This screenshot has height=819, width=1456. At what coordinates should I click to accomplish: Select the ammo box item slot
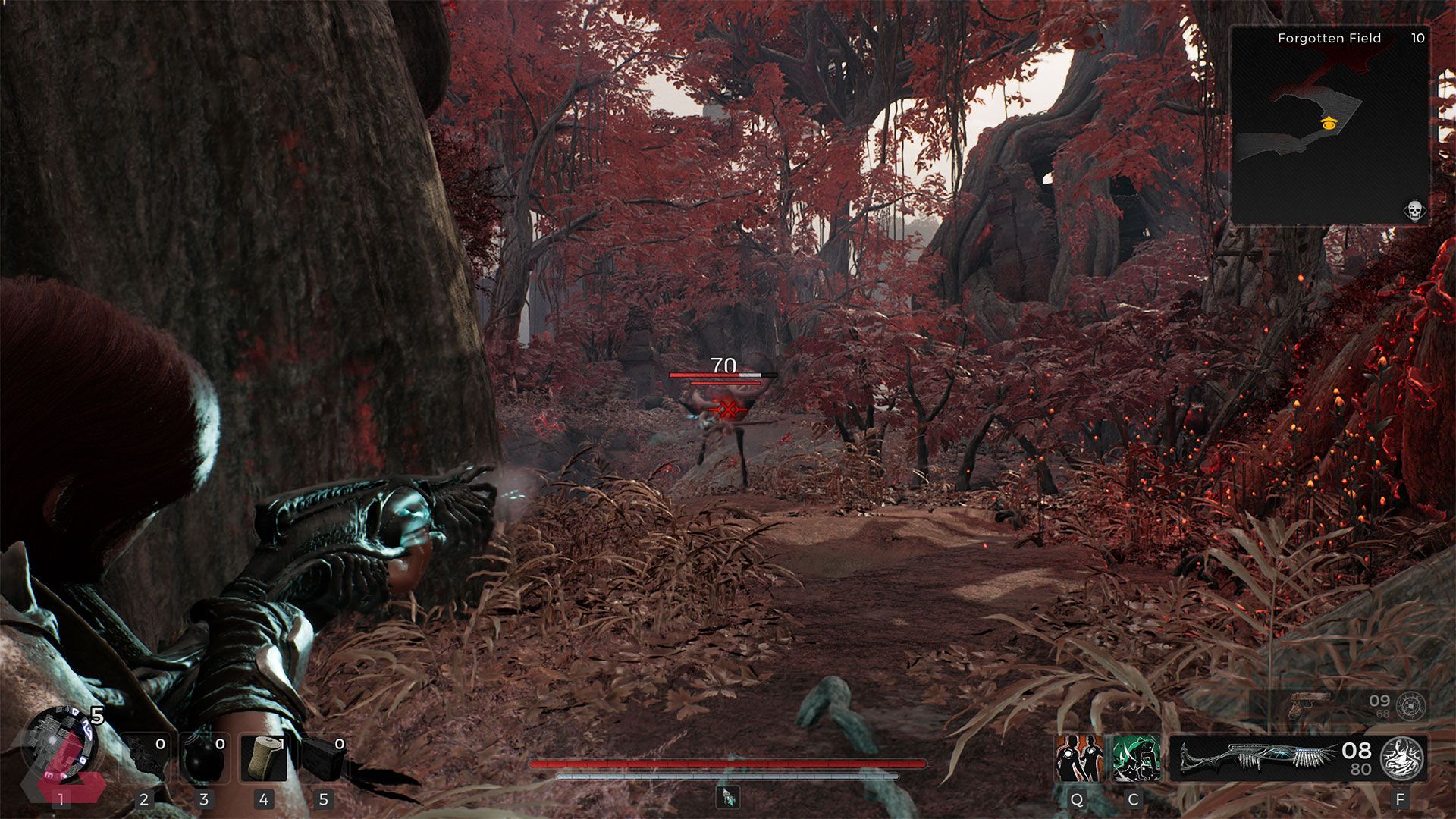(324, 759)
